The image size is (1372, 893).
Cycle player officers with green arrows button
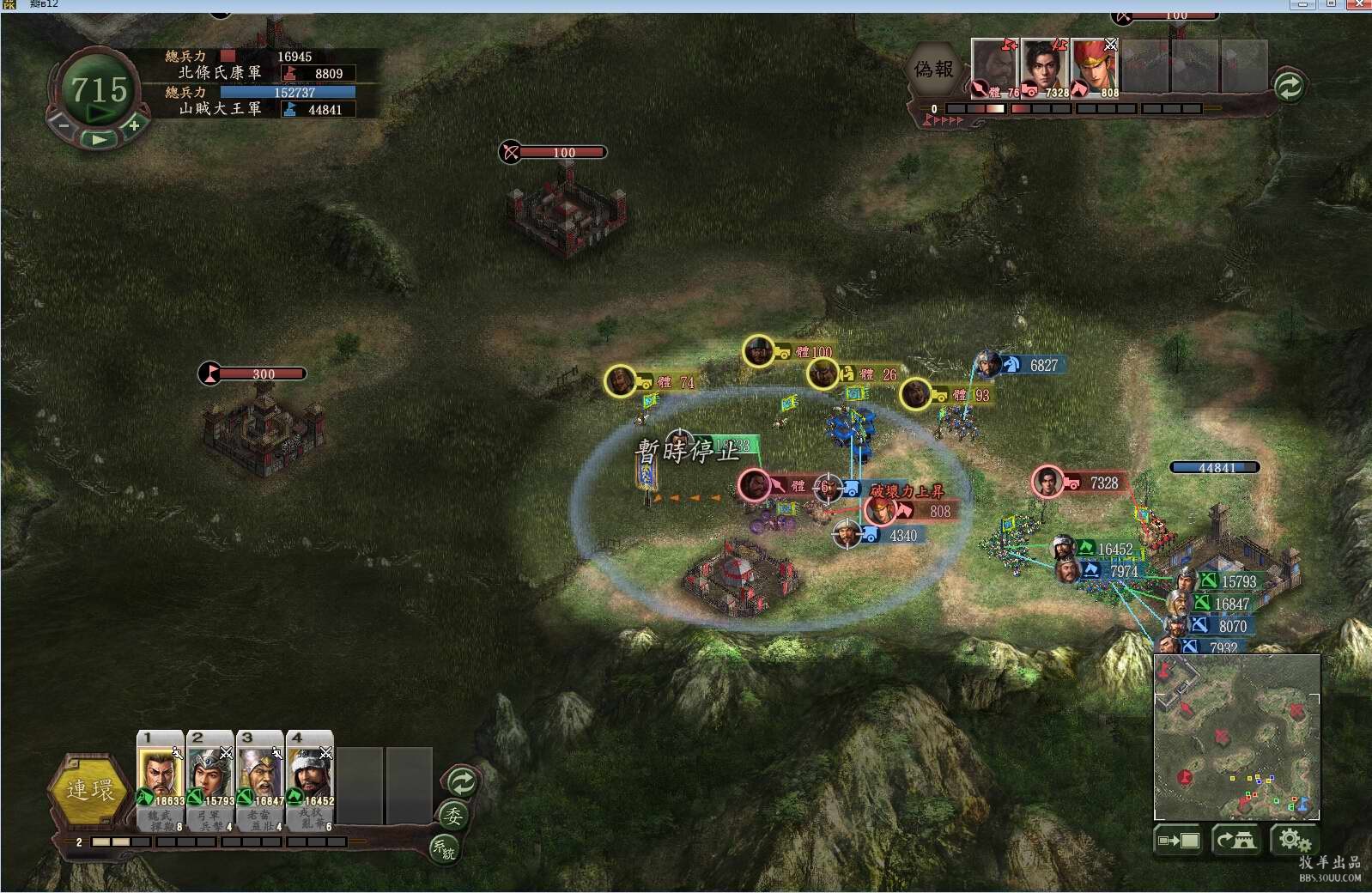tap(462, 782)
